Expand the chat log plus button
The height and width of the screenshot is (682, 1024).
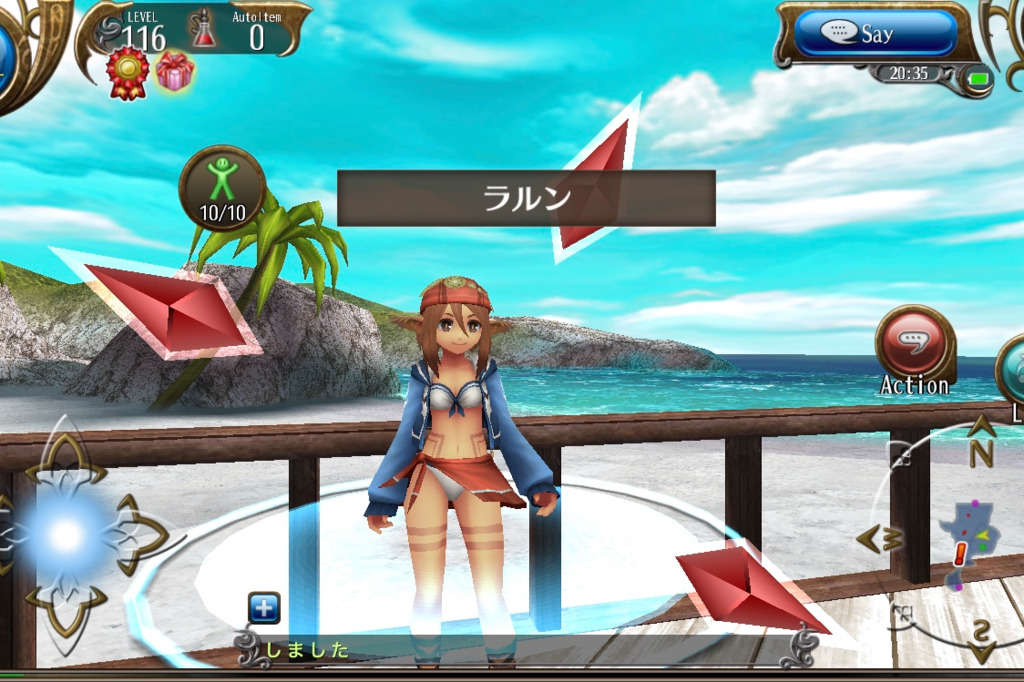coord(264,607)
